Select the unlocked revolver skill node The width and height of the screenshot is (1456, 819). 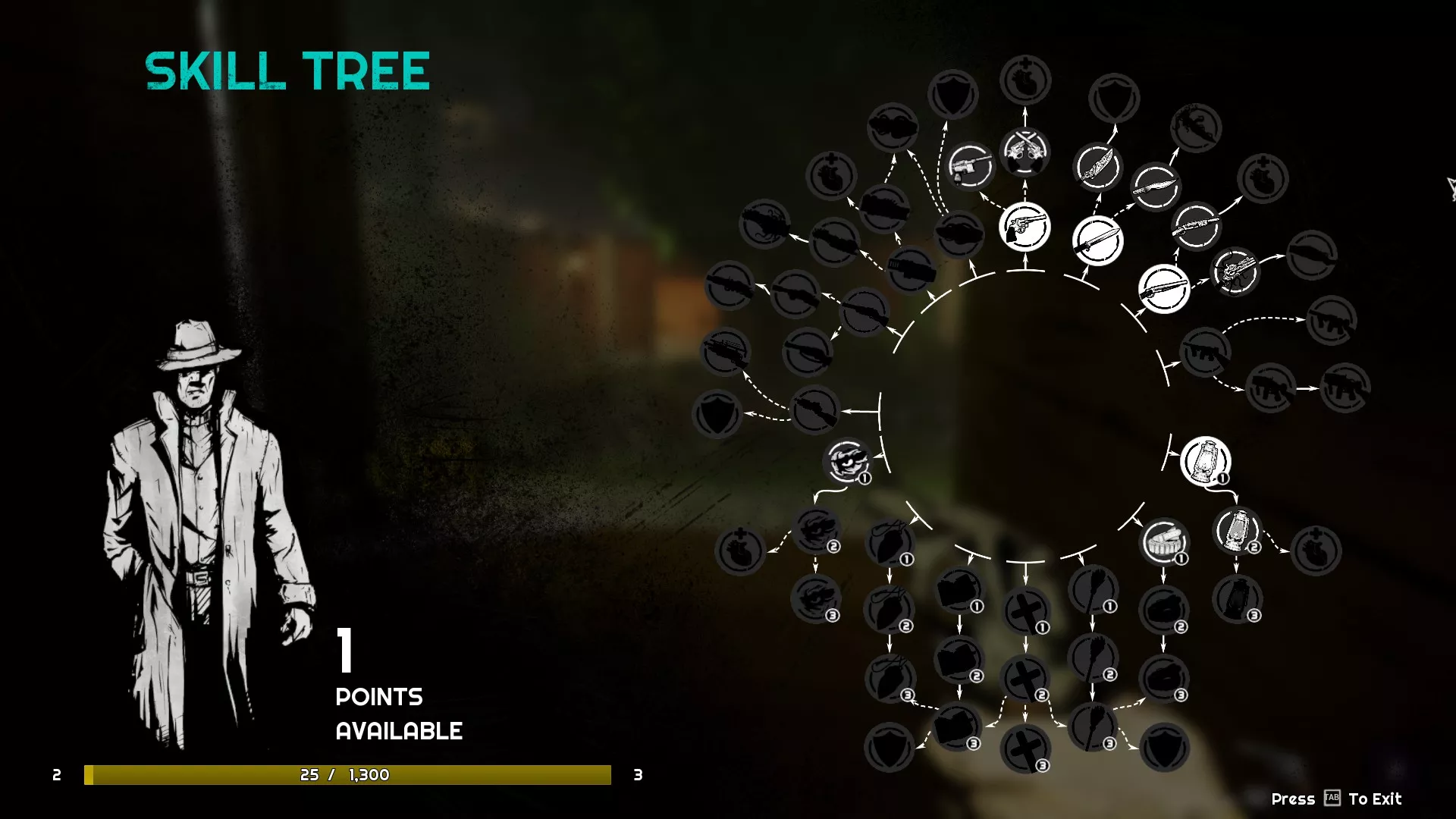pos(1025,227)
